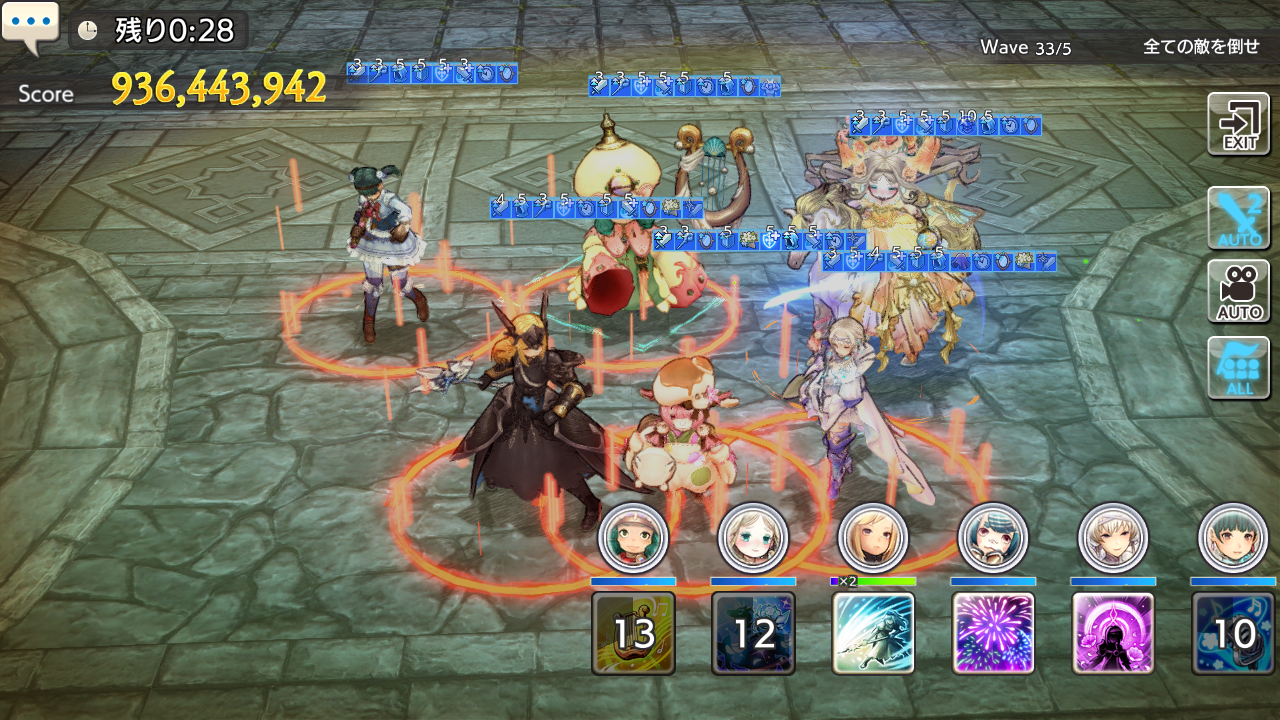This screenshot has height=720, width=1280.
Task: Cast the purple hooded silhouette skill
Action: pos(1113,633)
